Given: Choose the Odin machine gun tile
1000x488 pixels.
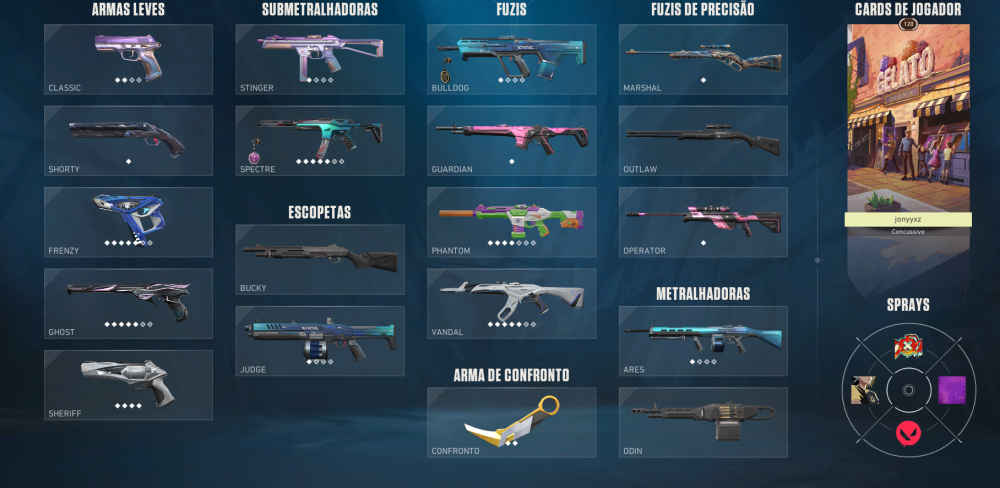Looking at the screenshot, I should coord(703,422).
